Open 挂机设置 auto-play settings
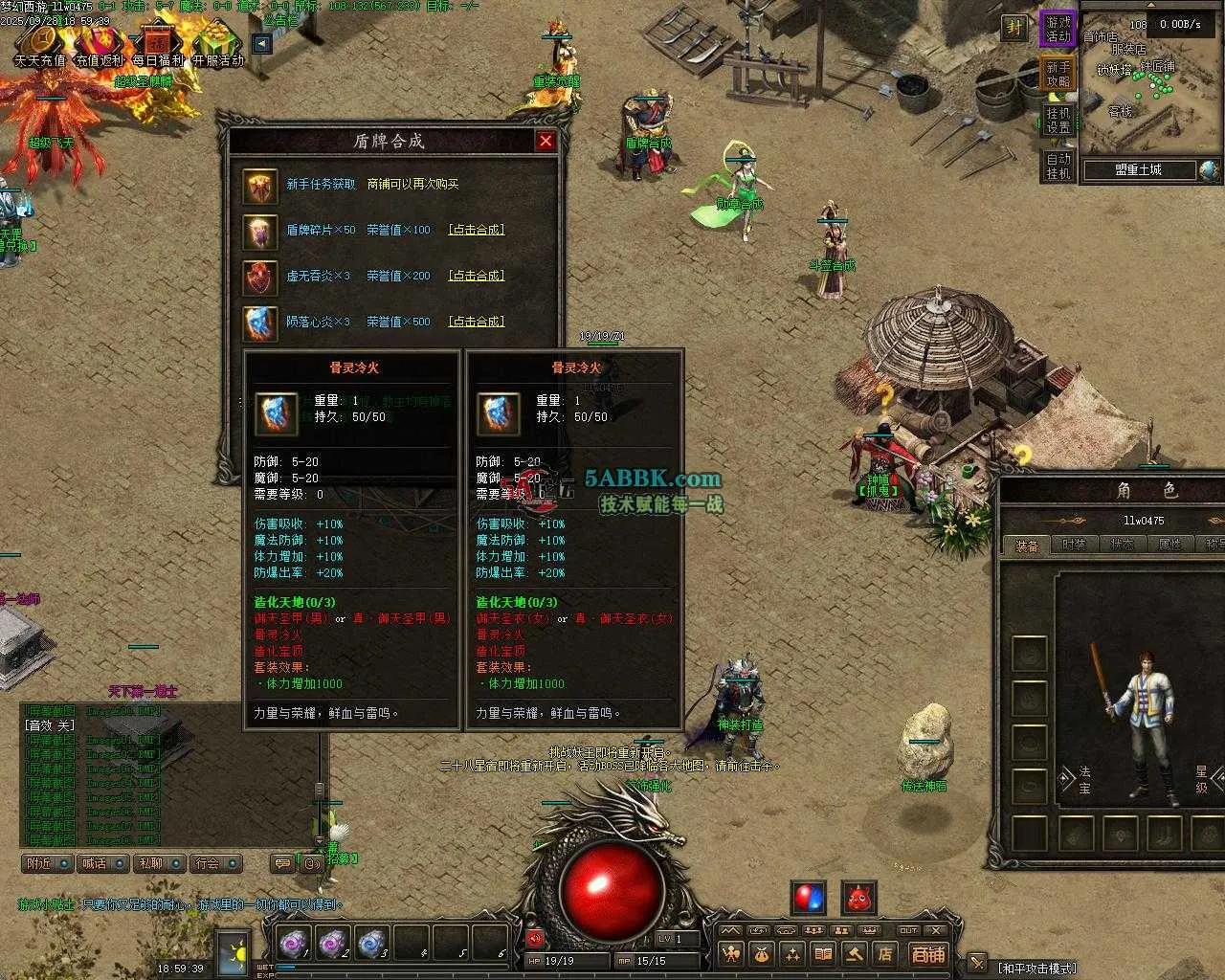Image resolution: width=1225 pixels, height=980 pixels. [1058, 121]
